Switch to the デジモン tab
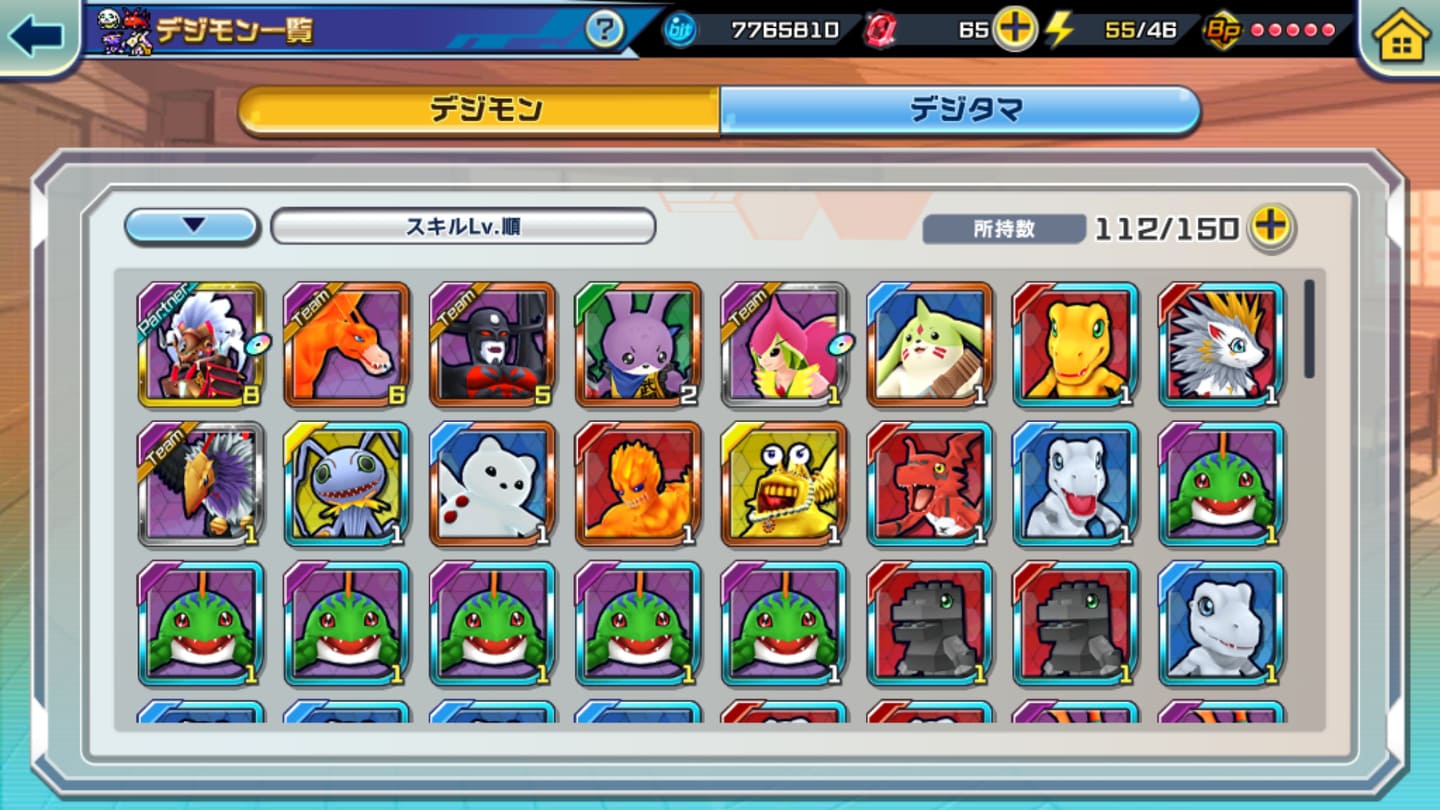 (480, 110)
